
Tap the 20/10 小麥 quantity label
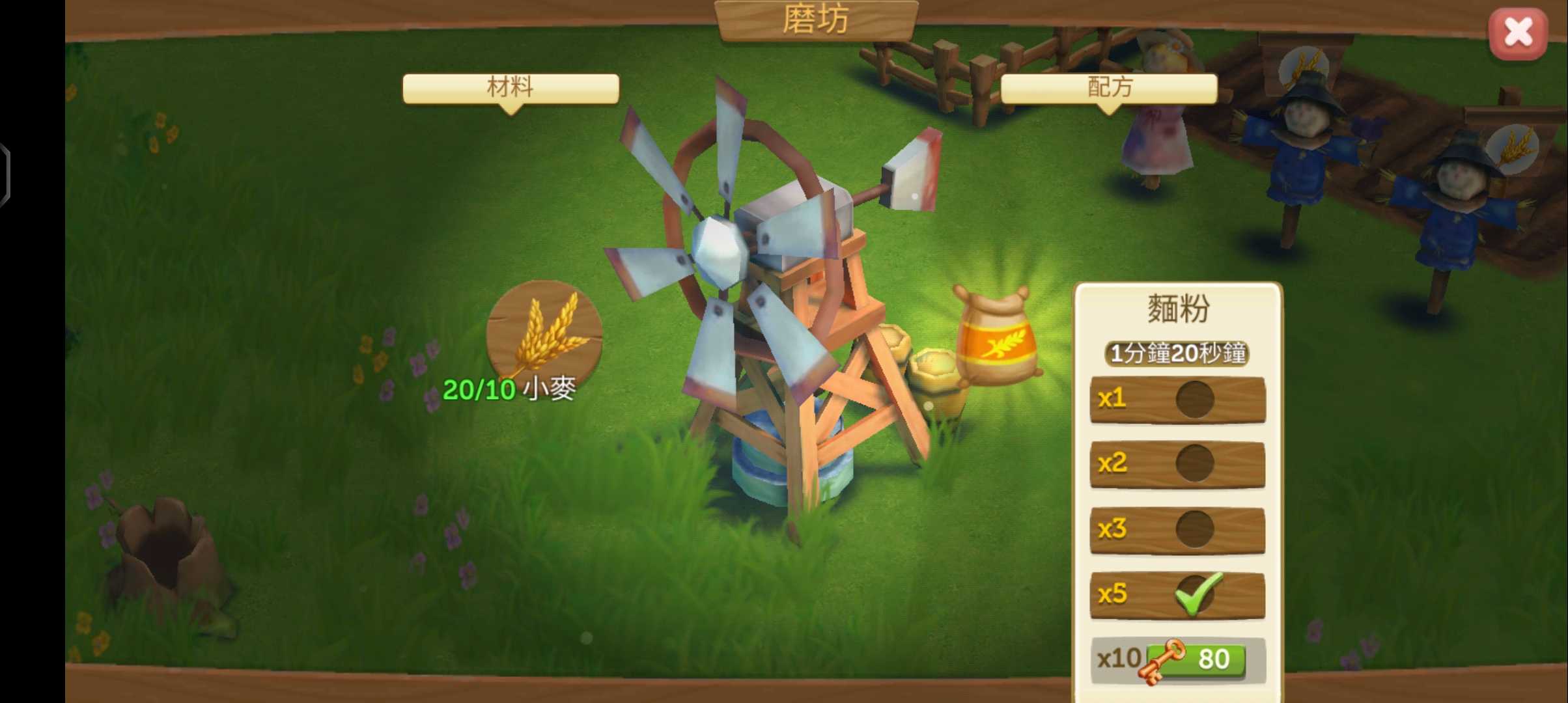(510, 389)
